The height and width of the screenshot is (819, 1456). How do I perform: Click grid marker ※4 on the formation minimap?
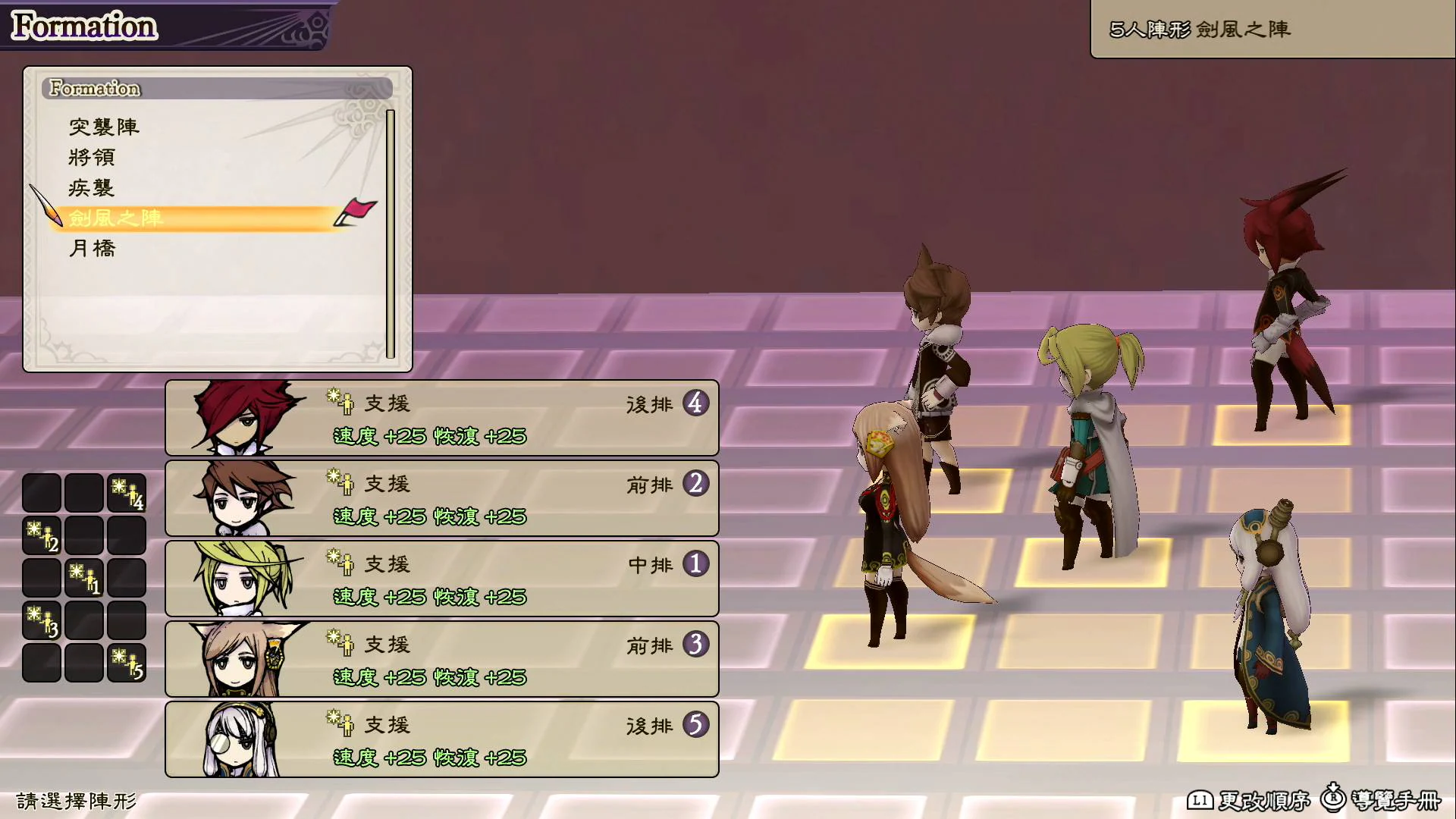pos(126,491)
